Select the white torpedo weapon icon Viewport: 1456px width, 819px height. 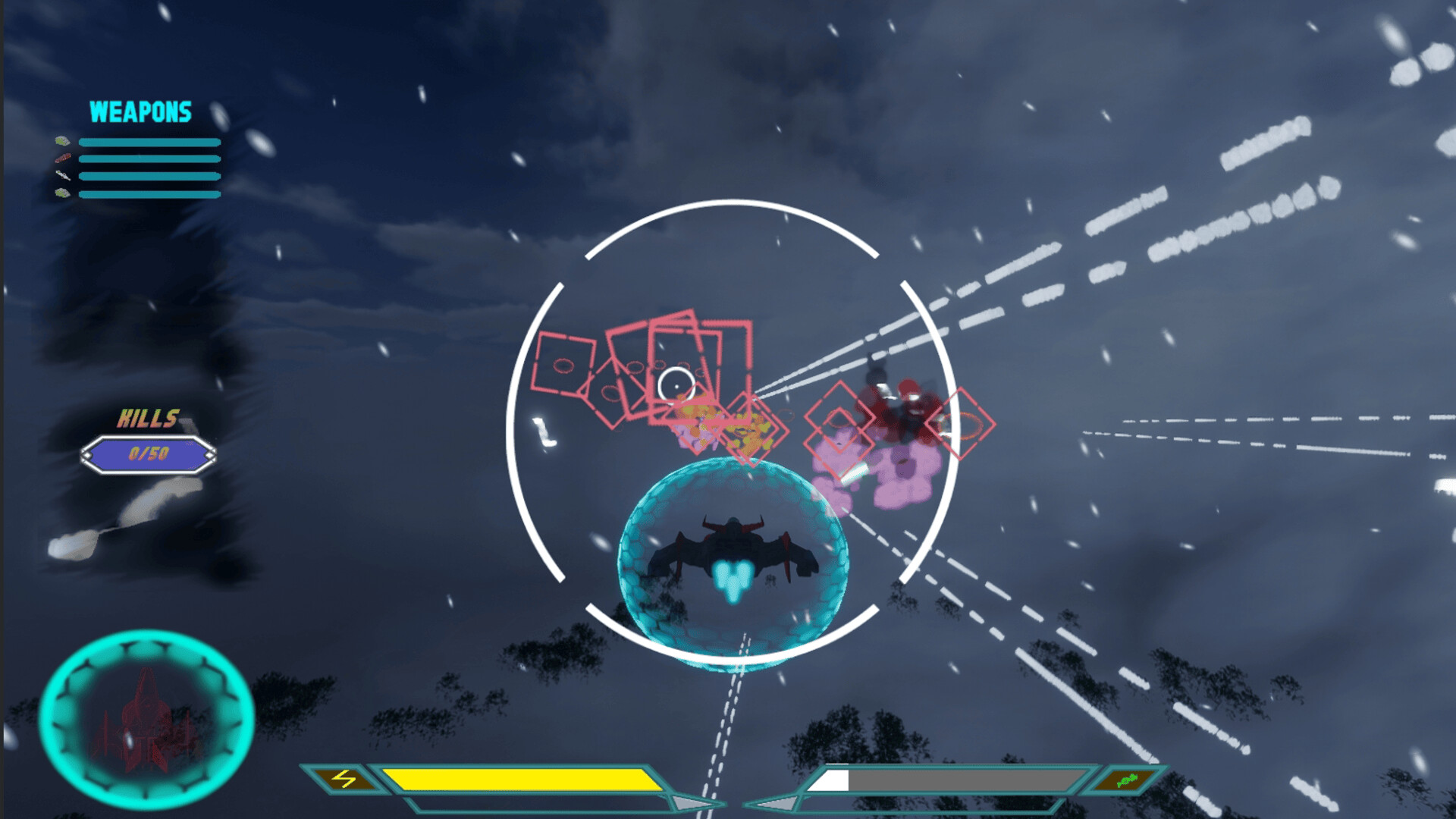62,176
